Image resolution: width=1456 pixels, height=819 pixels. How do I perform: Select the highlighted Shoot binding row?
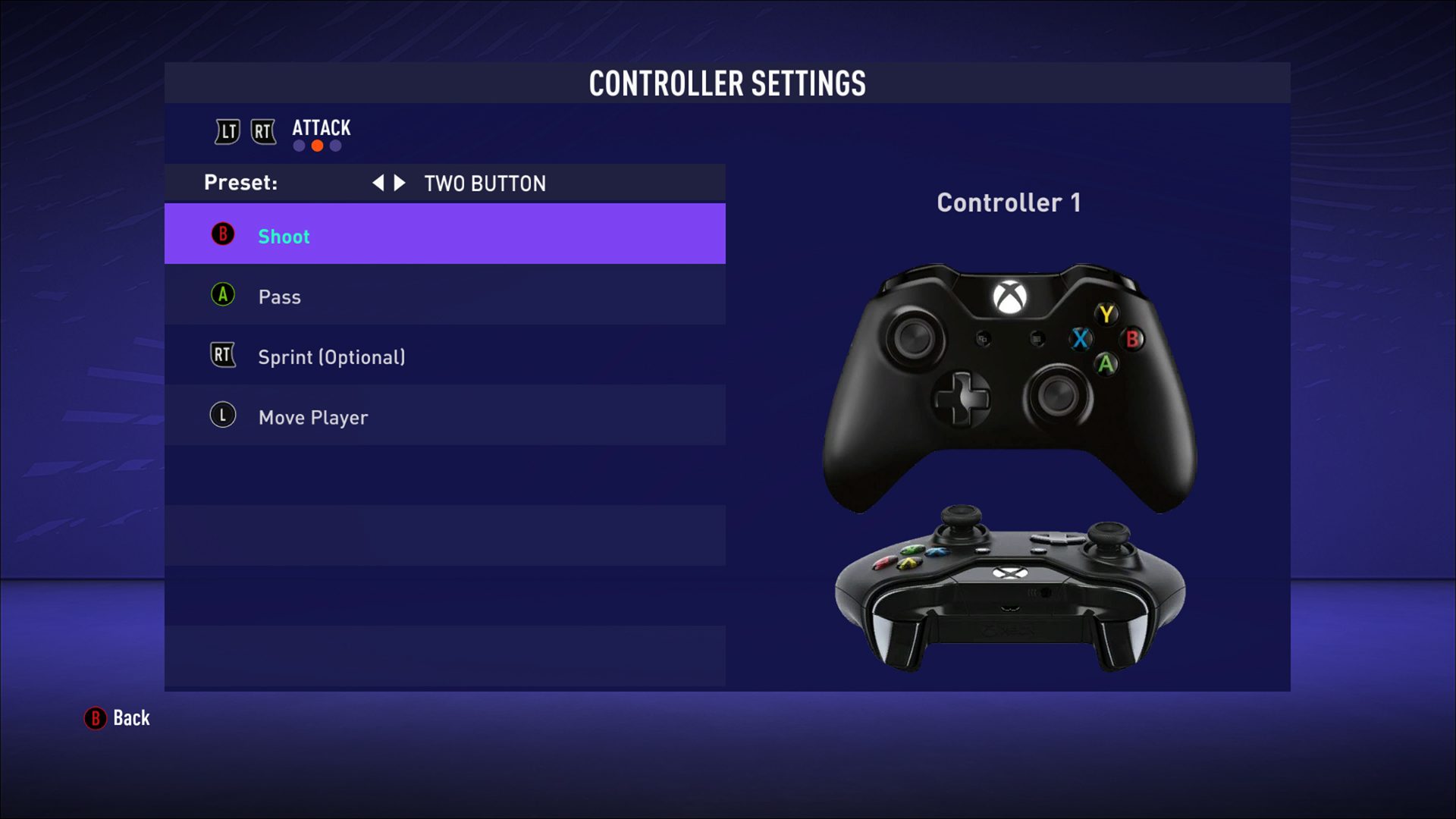click(444, 235)
